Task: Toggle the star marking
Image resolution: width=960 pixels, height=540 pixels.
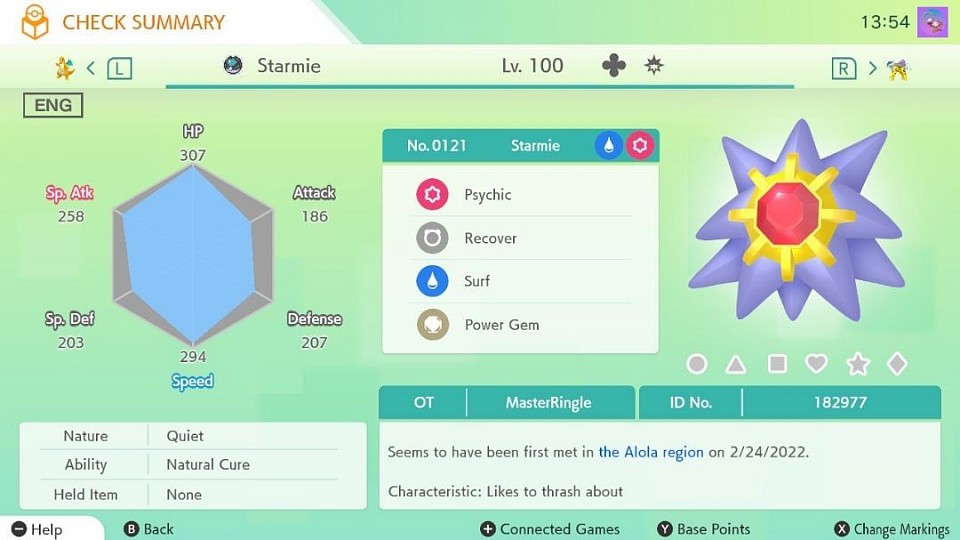Action: (858, 364)
